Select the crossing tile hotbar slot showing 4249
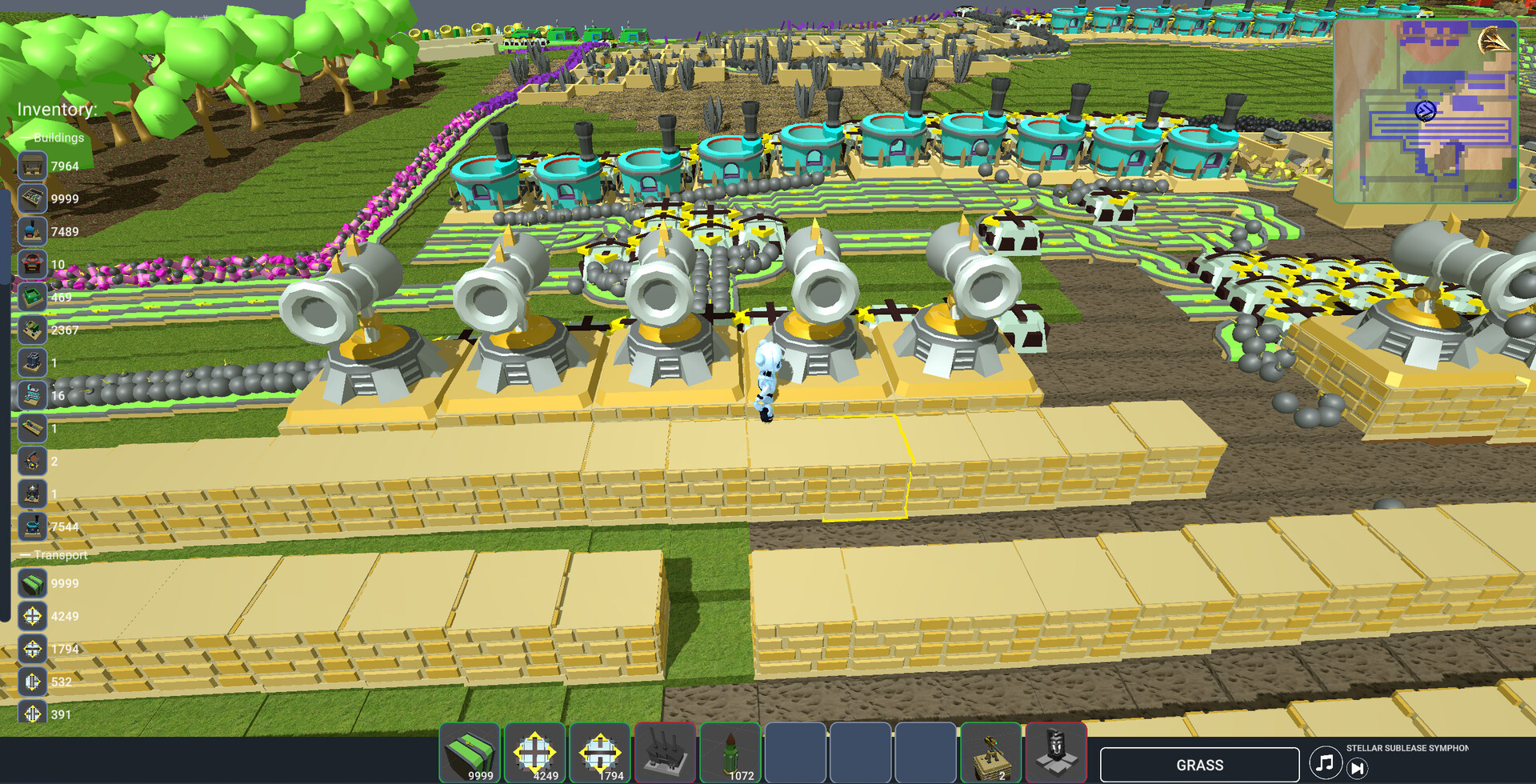This screenshot has width=1536, height=784. click(x=535, y=753)
